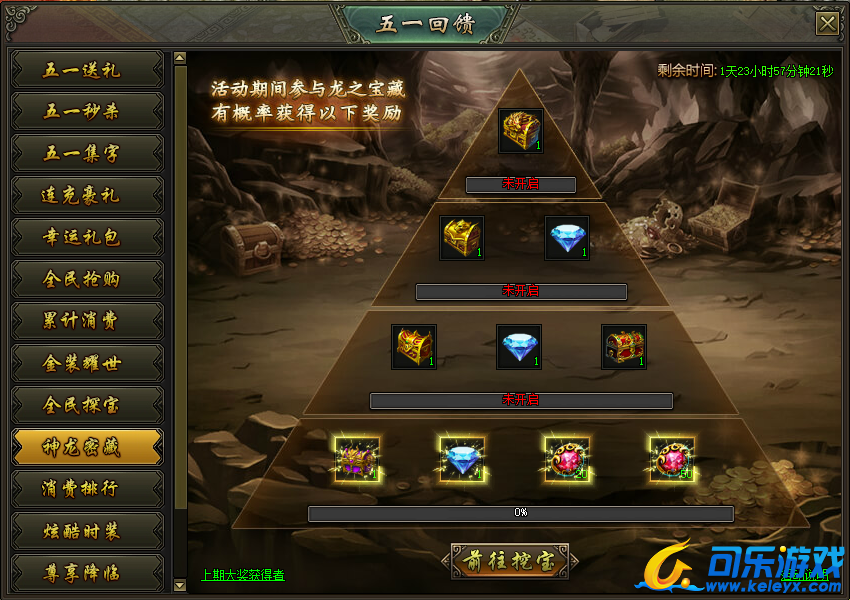This screenshot has height=600, width=850.
Task: Select the red treasure chest on third tier
Action: (623, 347)
